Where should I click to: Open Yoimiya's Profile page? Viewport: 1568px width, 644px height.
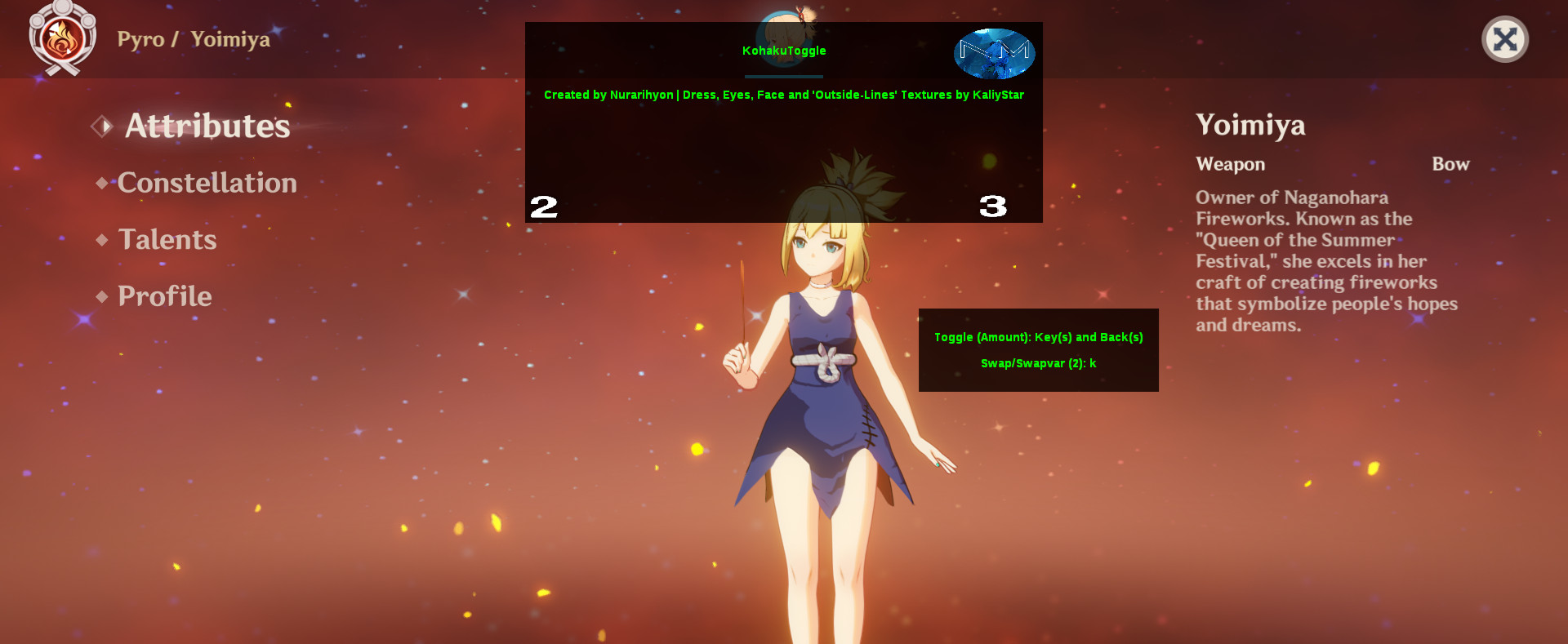pos(163,296)
